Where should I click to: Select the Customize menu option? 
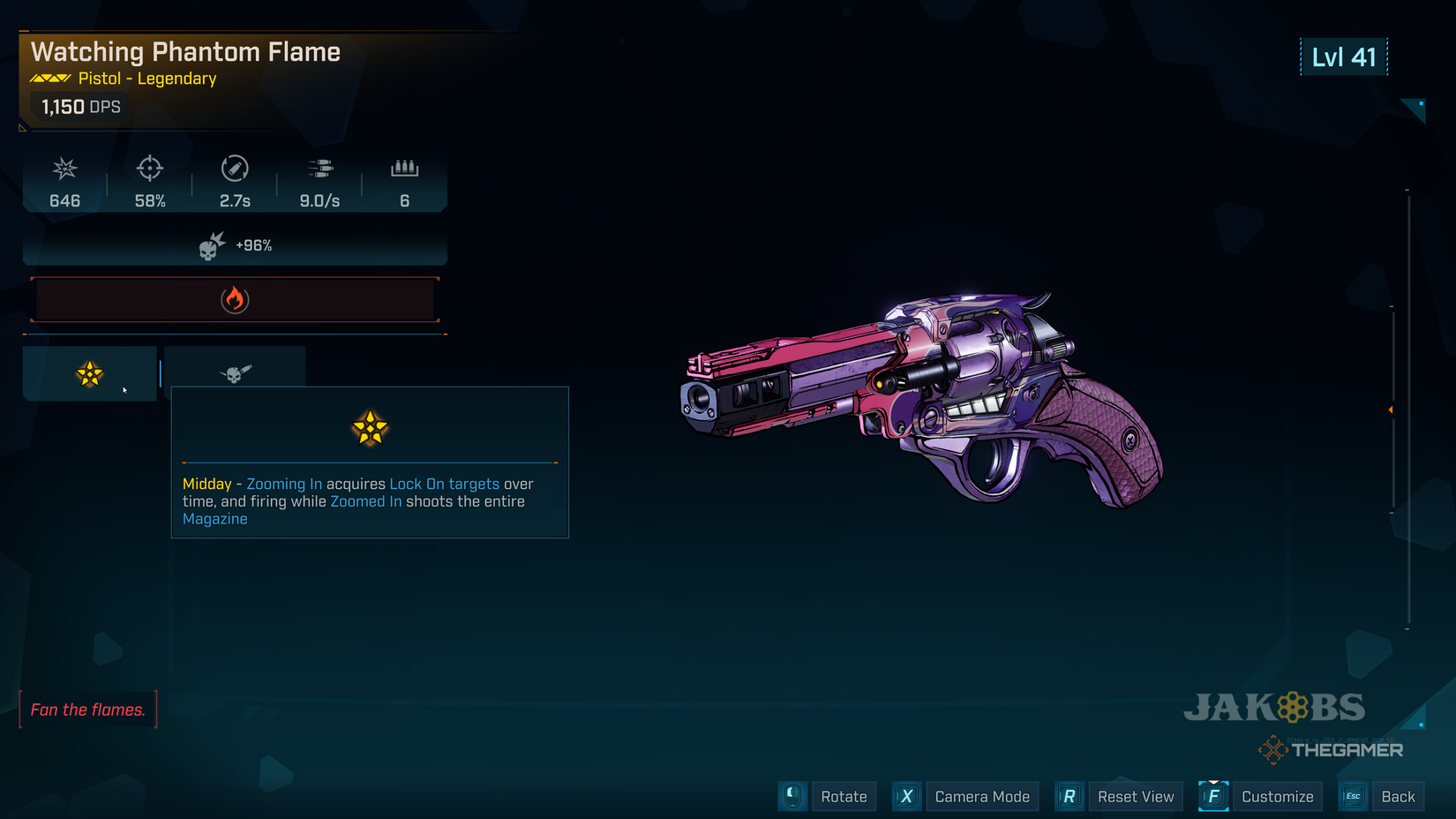point(1277,796)
